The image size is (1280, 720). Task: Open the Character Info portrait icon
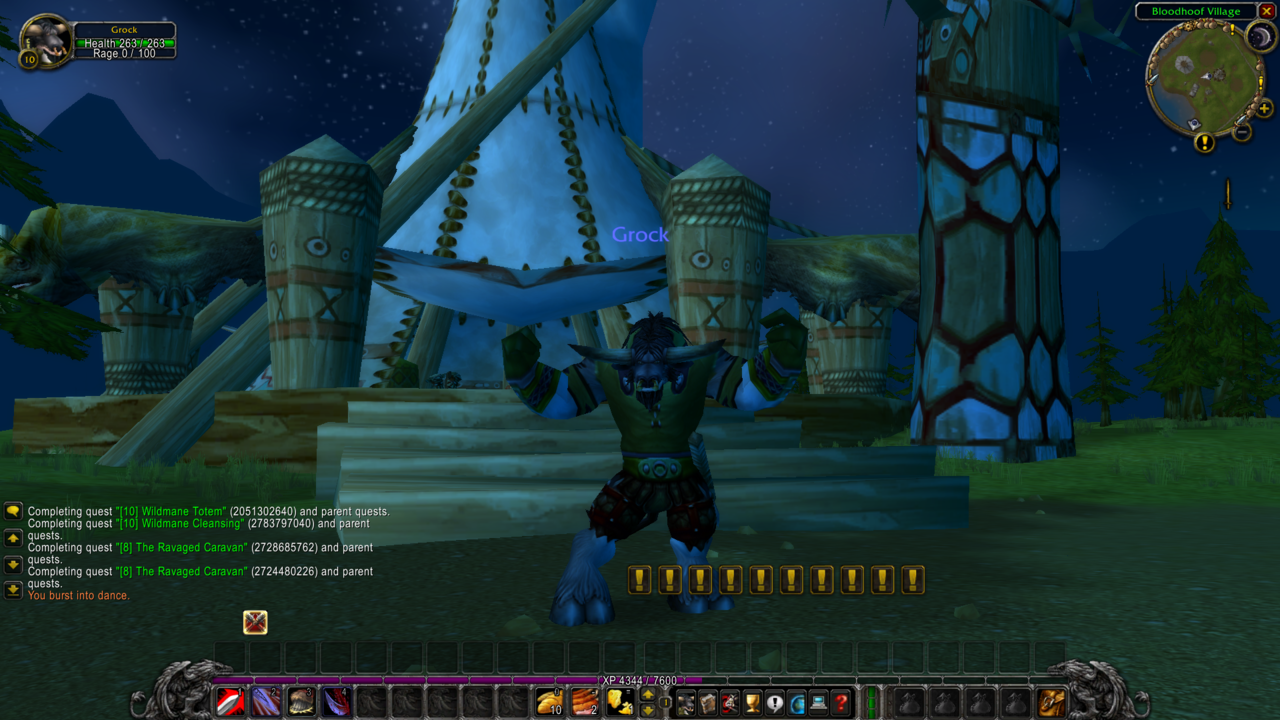click(x=687, y=700)
